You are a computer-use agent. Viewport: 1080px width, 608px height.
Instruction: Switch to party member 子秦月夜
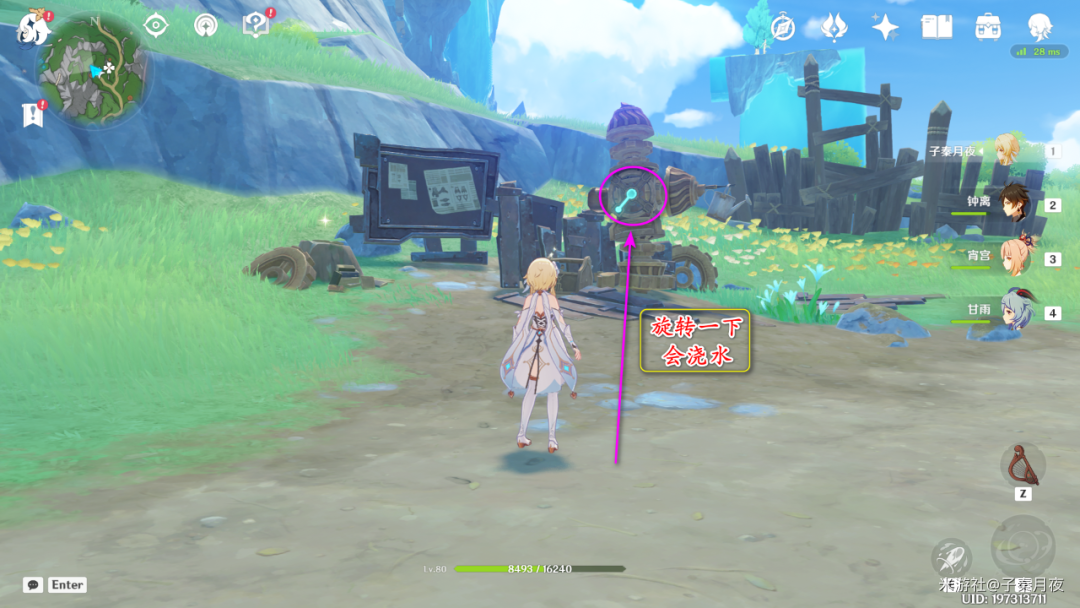[x=1006, y=151]
